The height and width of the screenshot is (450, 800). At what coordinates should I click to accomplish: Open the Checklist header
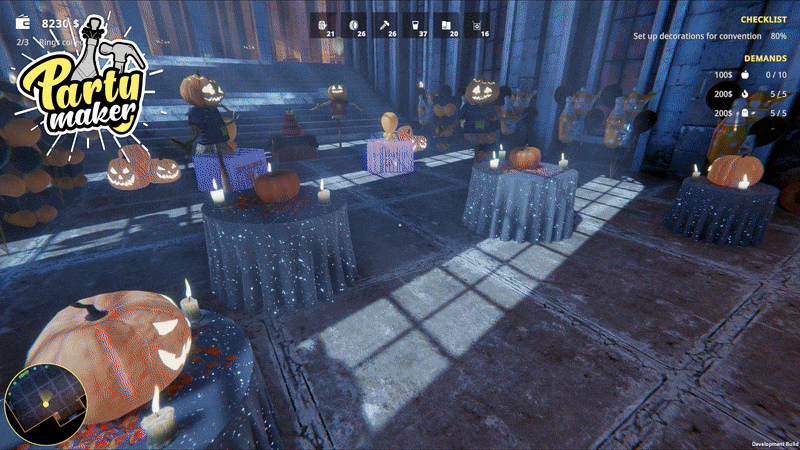[x=763, y=19]
